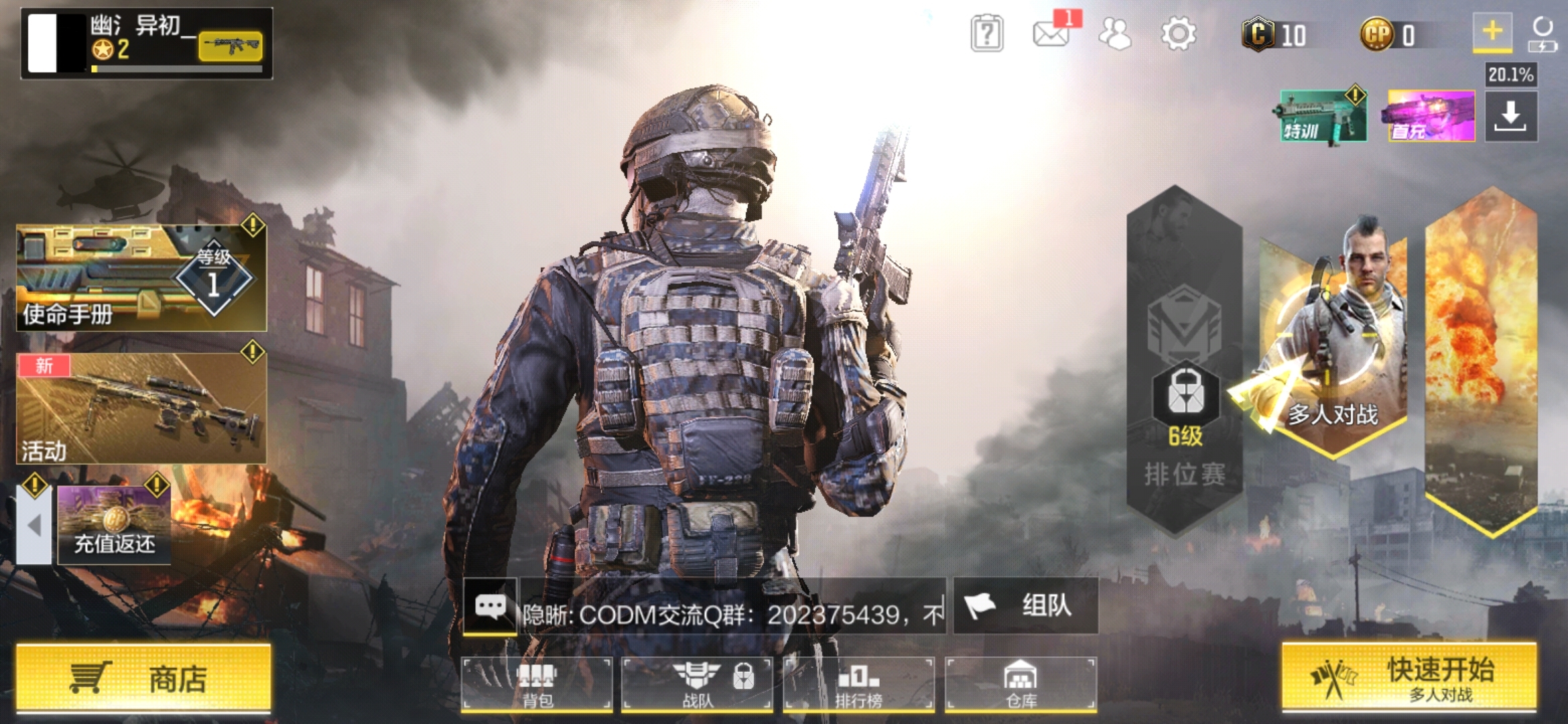Open the mail inbox envelope
Screen dimensions: 1568x724
point(1050,34)
